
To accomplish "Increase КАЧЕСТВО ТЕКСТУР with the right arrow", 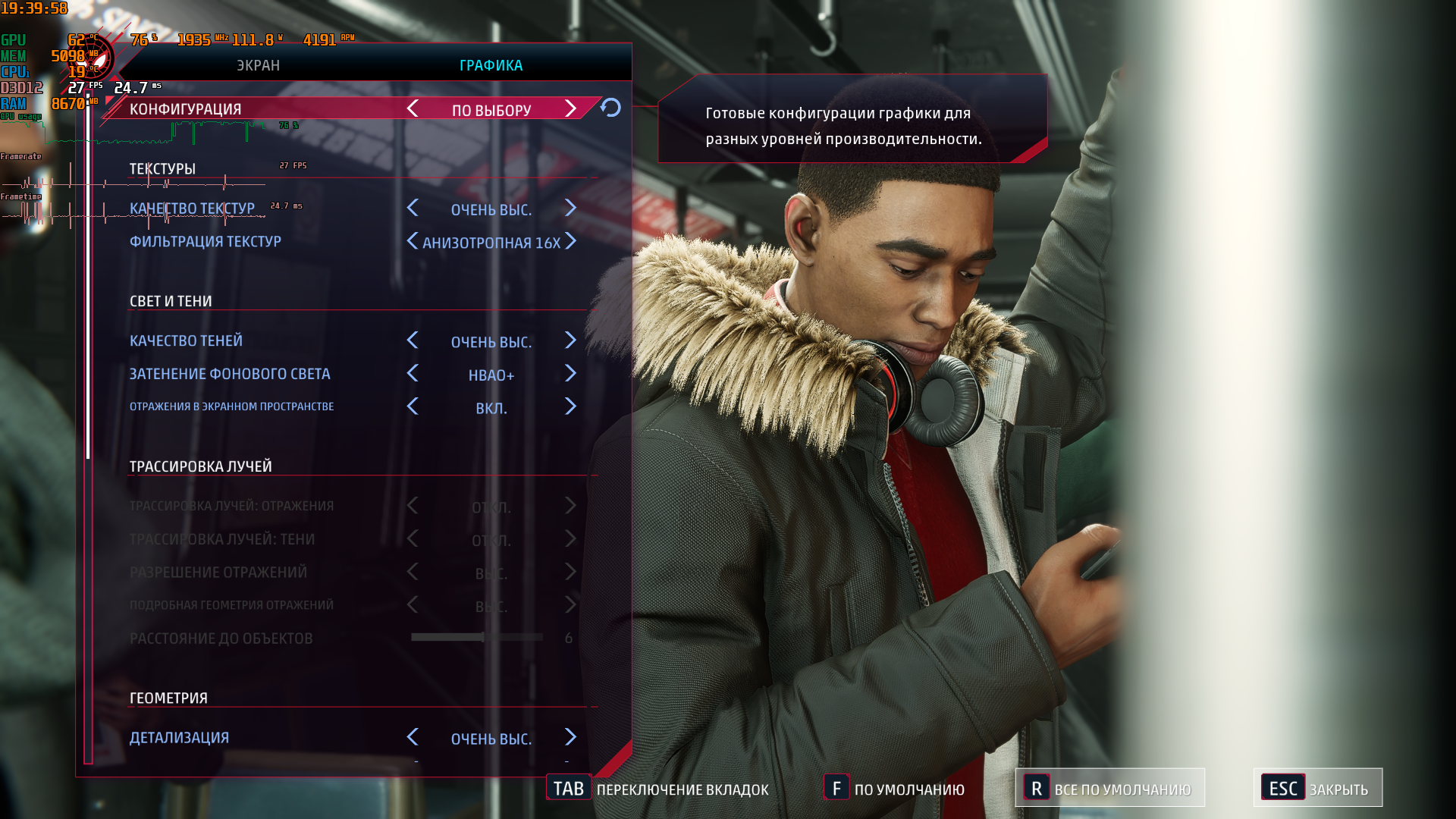I will (571, 209).
